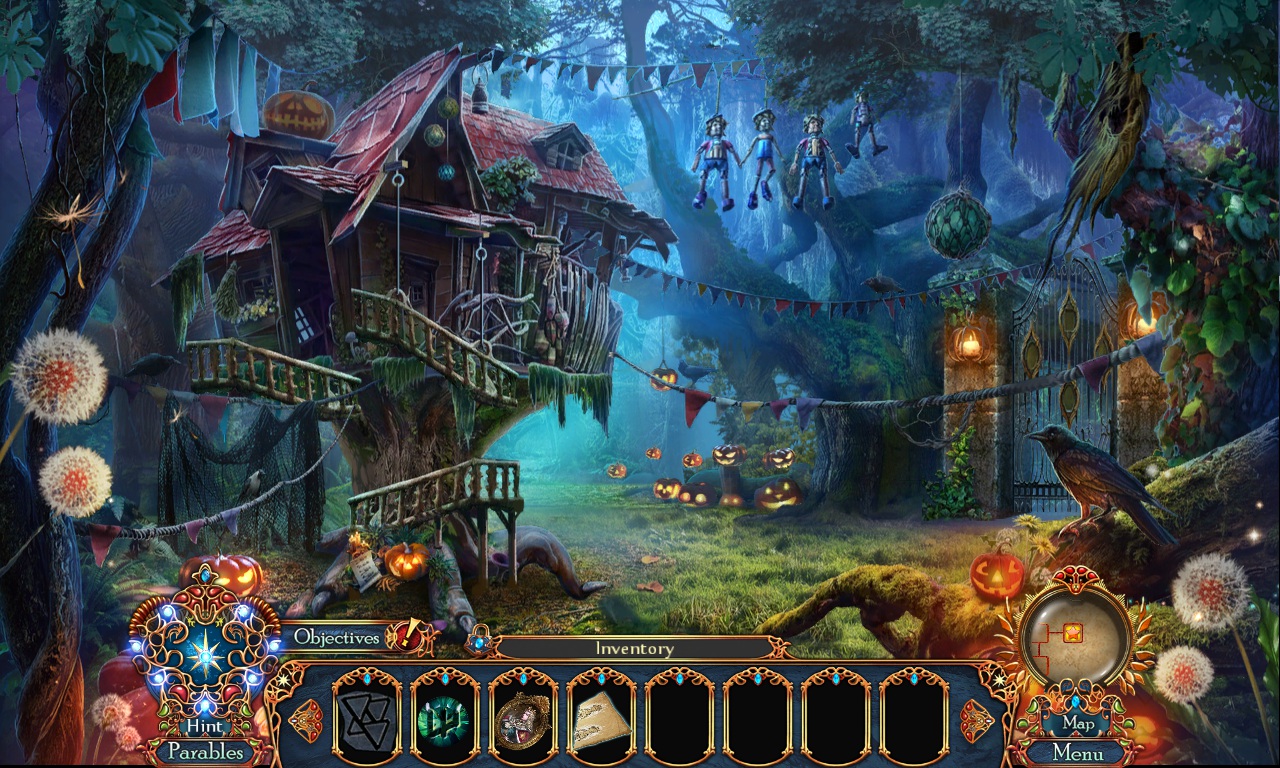Click the star marker on the mini-map
The height and width of the screenshot is (768, 1280).
coord(1072,633)
